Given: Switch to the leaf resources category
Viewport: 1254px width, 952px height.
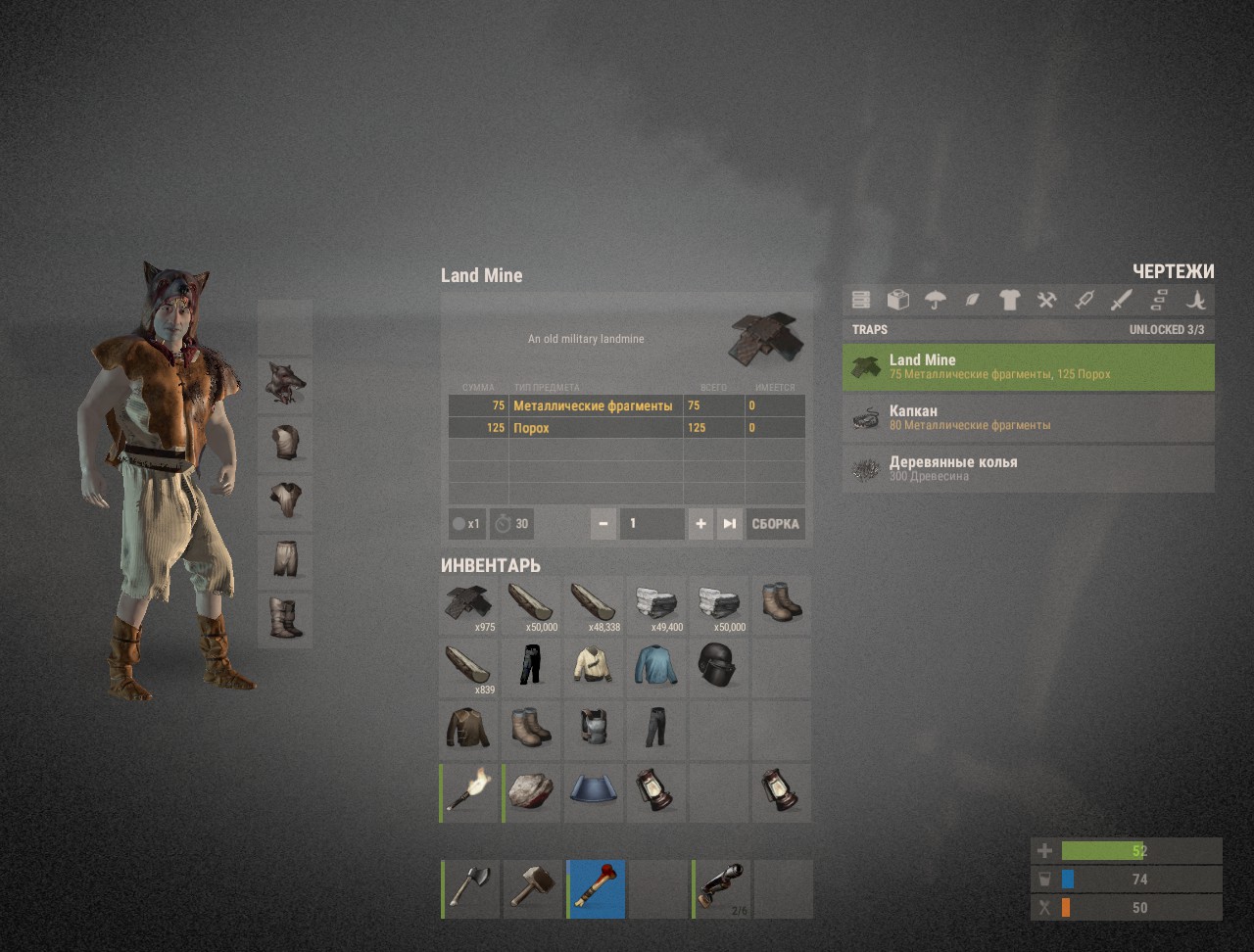Looking at the screenshot, I should click(x=972, y=300).
